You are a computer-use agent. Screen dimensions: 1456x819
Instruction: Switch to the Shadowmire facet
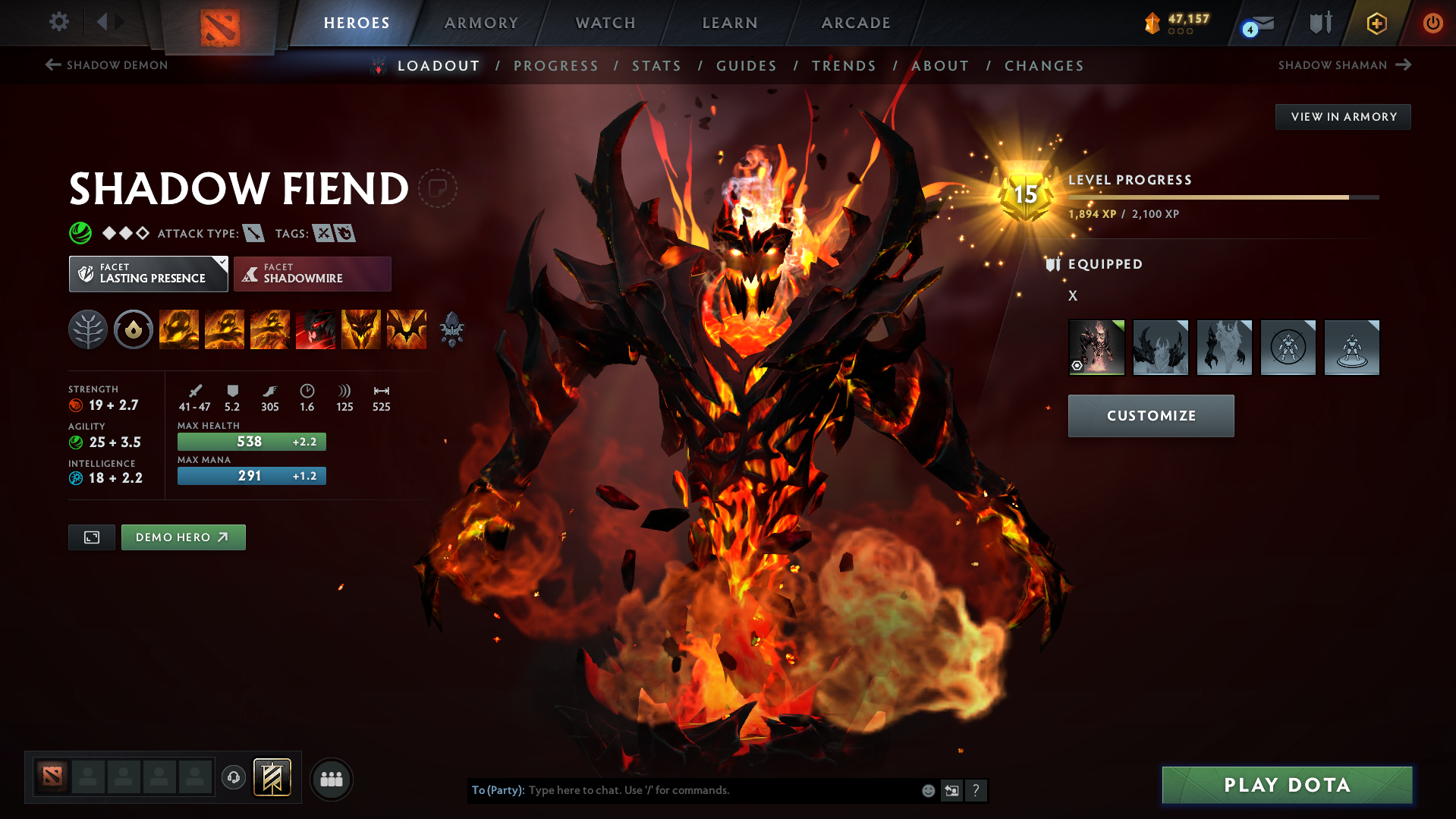(x=312, y=273)
